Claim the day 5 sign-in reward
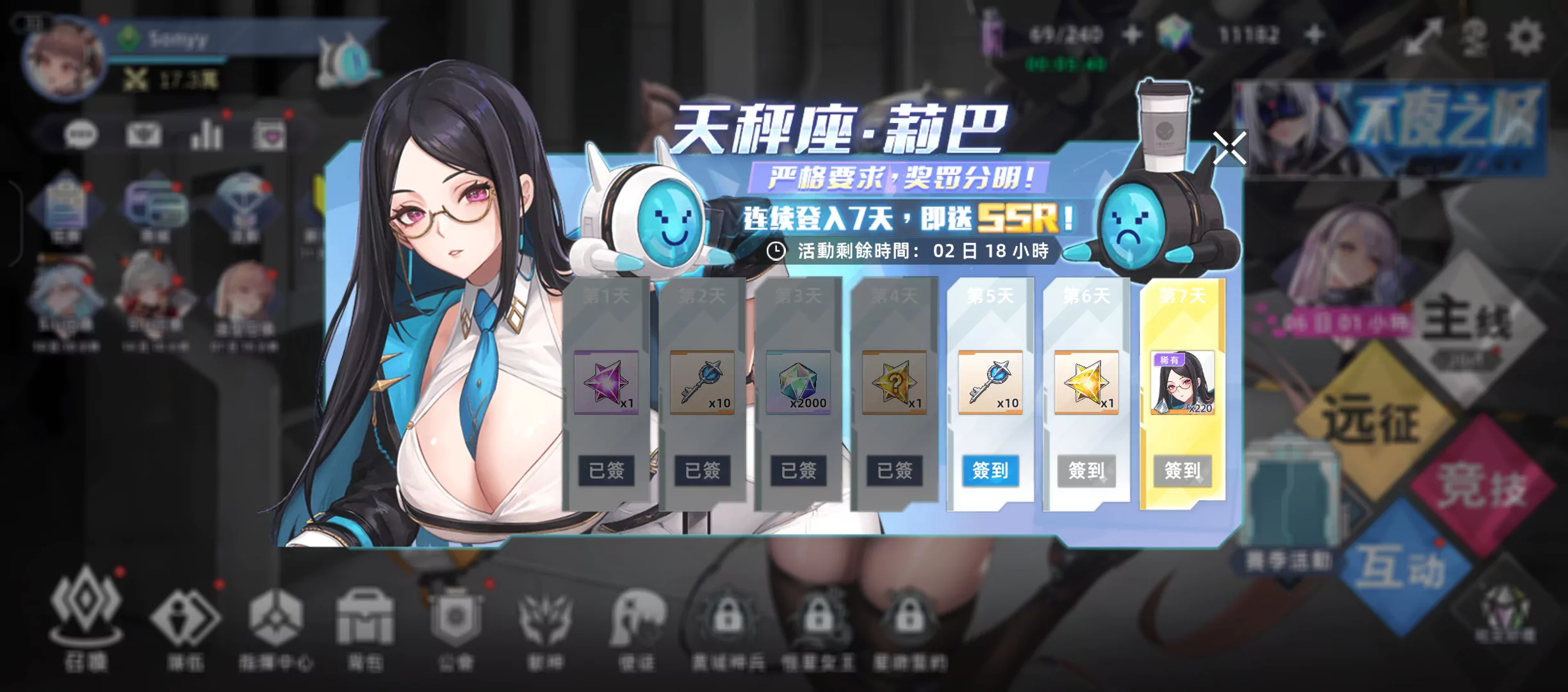The height and width of the screenshot is (692, 1568). [x=990, y=471]
